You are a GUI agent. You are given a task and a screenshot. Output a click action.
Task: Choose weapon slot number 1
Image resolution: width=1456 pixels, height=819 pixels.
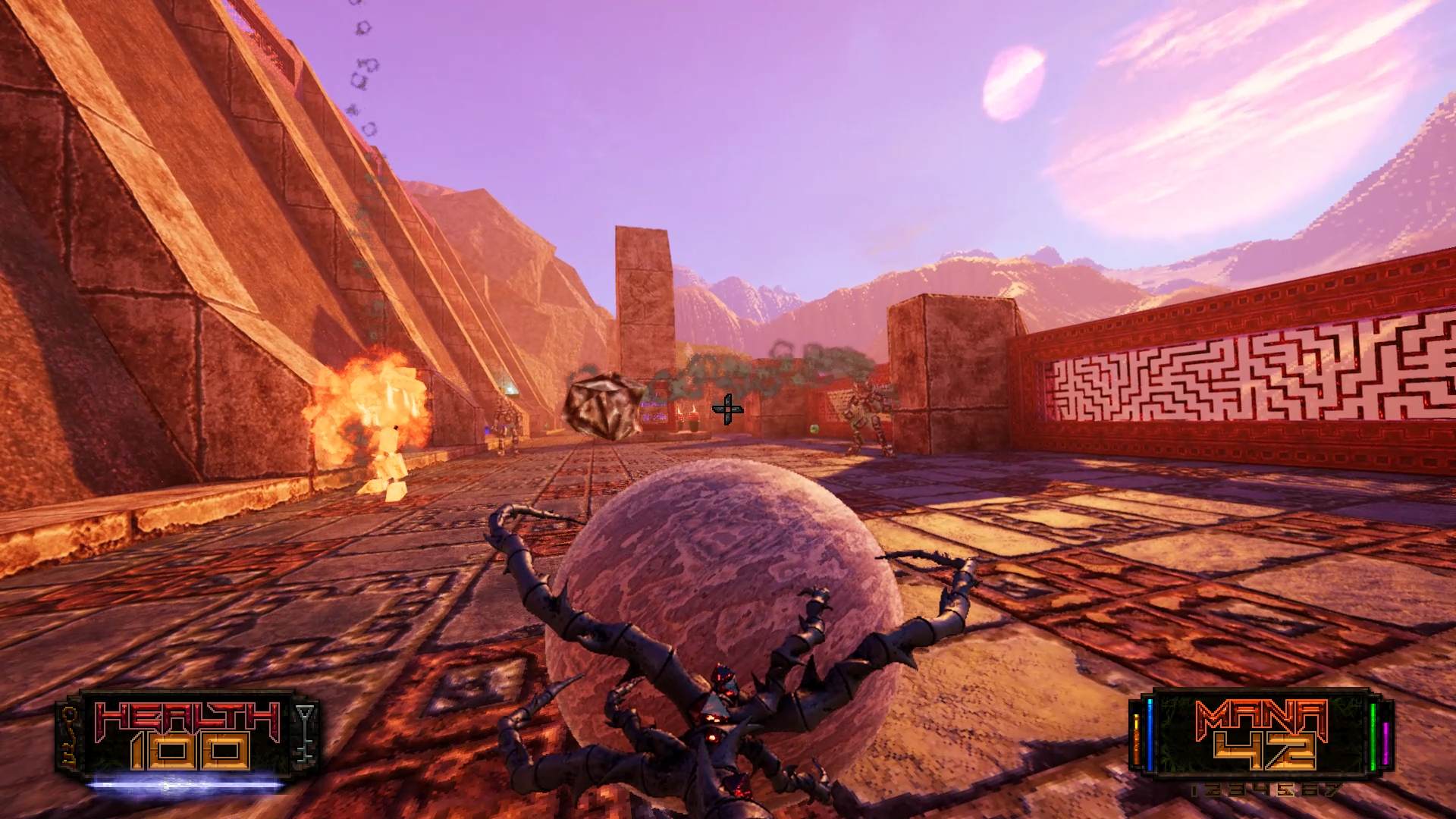pyautogui.click(x=1194, y=791)
